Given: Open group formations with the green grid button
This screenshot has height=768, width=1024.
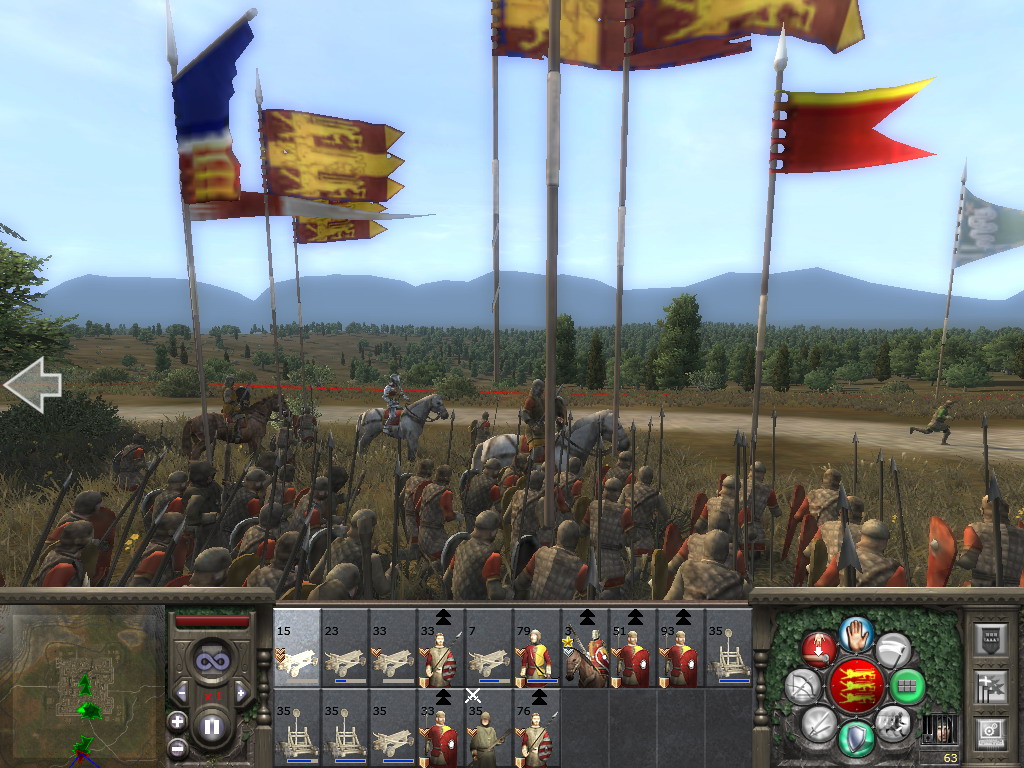Looking at the screenshot, I should [x=908, y=686].
